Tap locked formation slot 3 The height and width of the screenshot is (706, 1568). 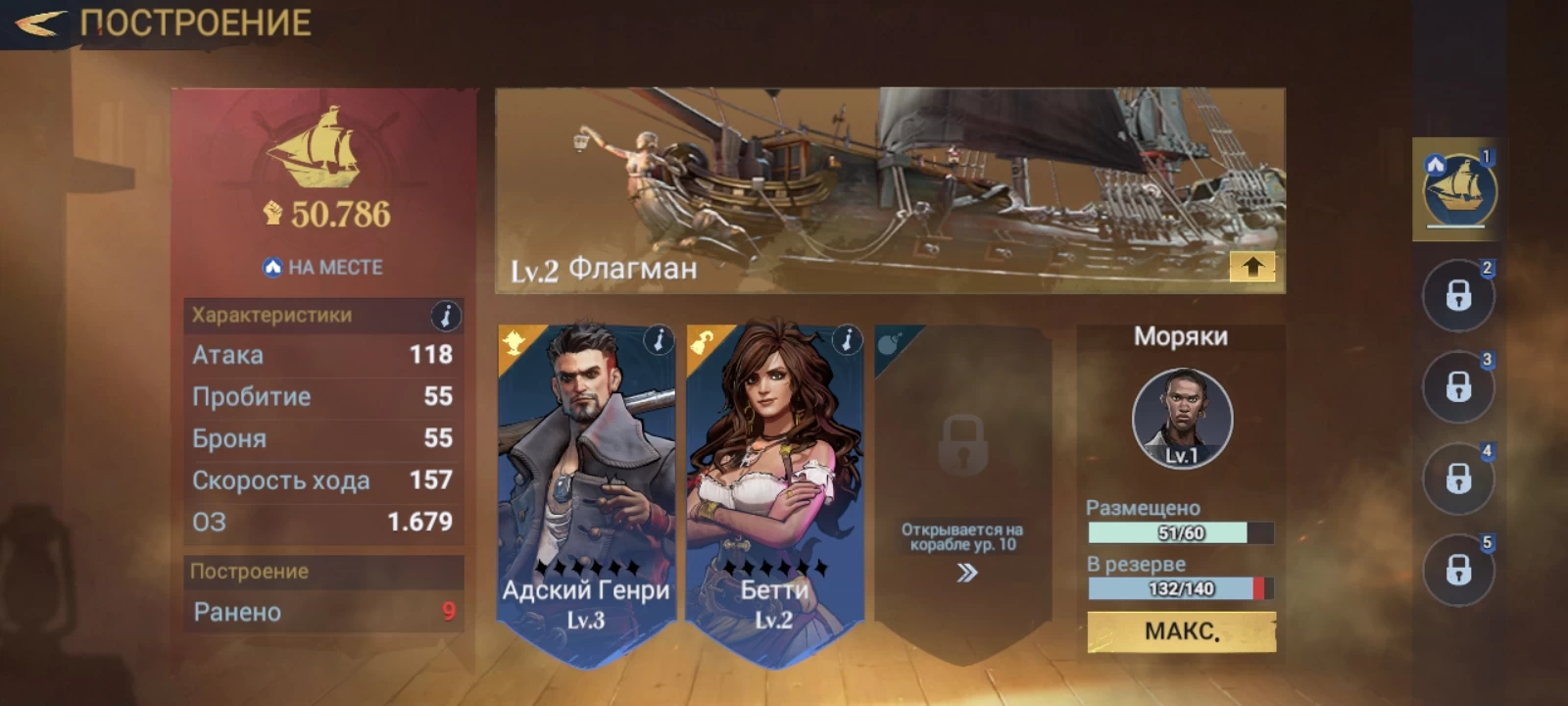(x=1458, y=387)
